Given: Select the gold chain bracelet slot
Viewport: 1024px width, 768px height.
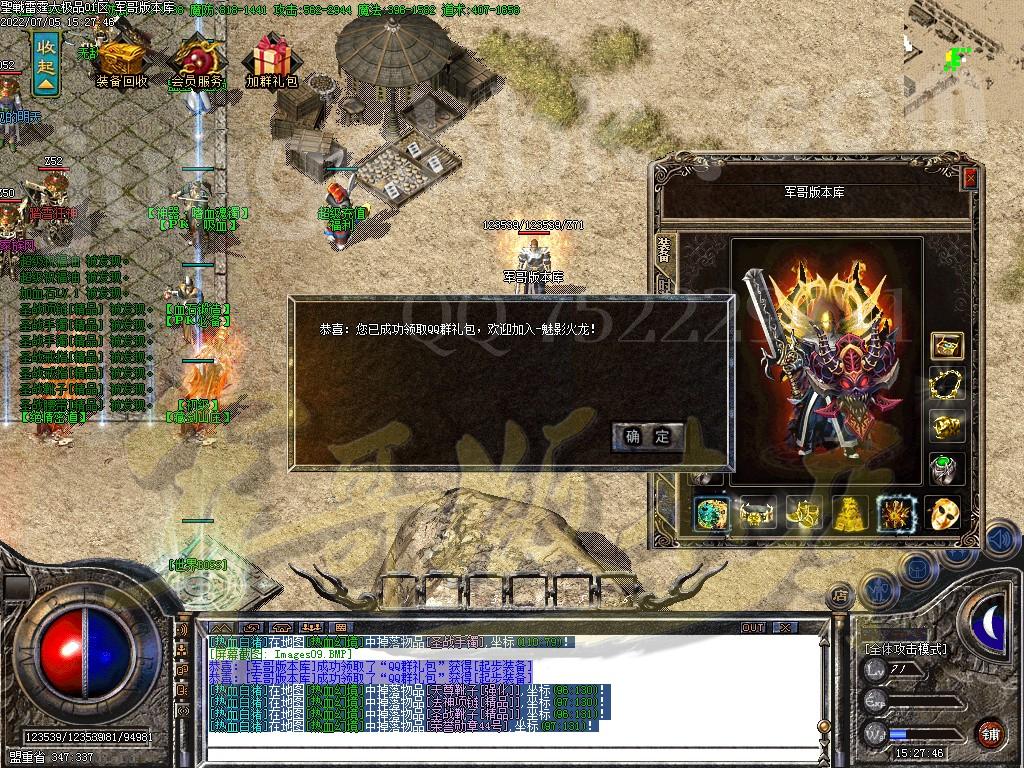Looking at the screenshot, I should [946, 385].
